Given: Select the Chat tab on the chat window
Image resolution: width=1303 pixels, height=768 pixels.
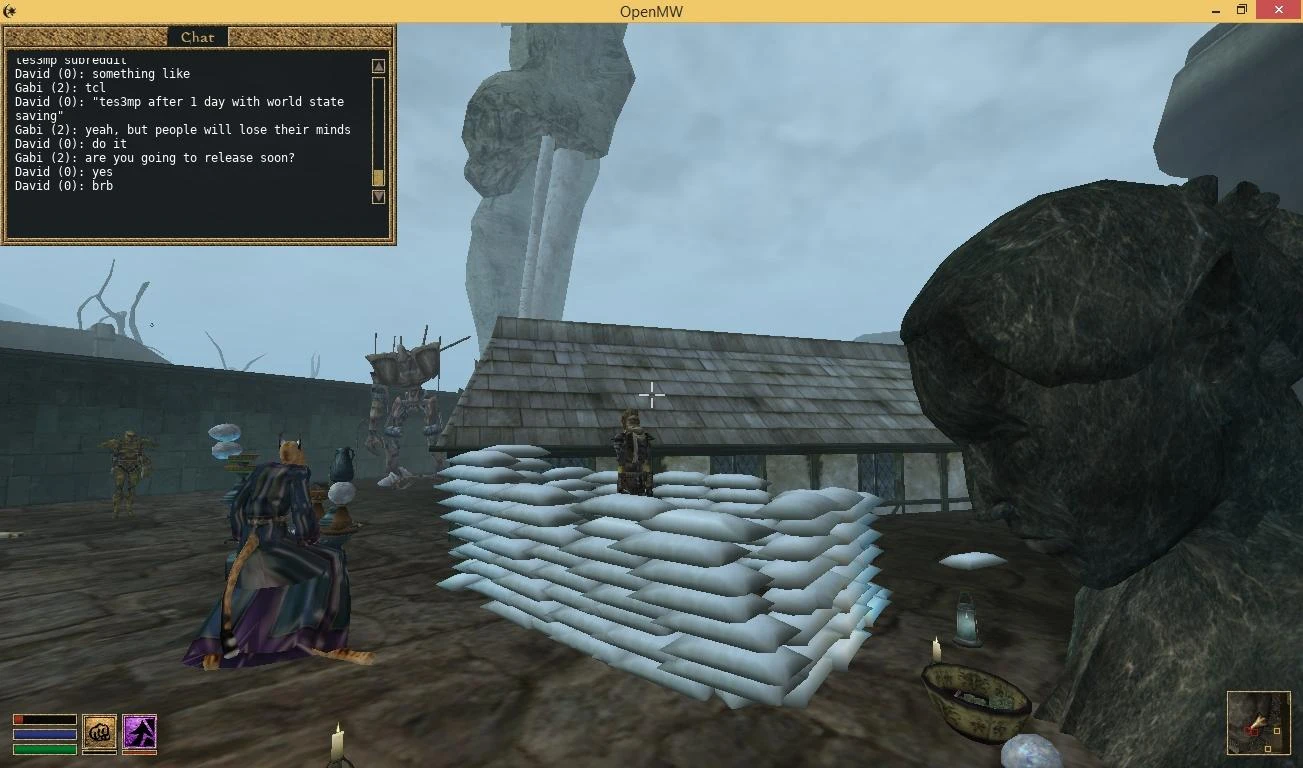Looking at the screenshot, I should pyautogui.click(x=196, y=36).
